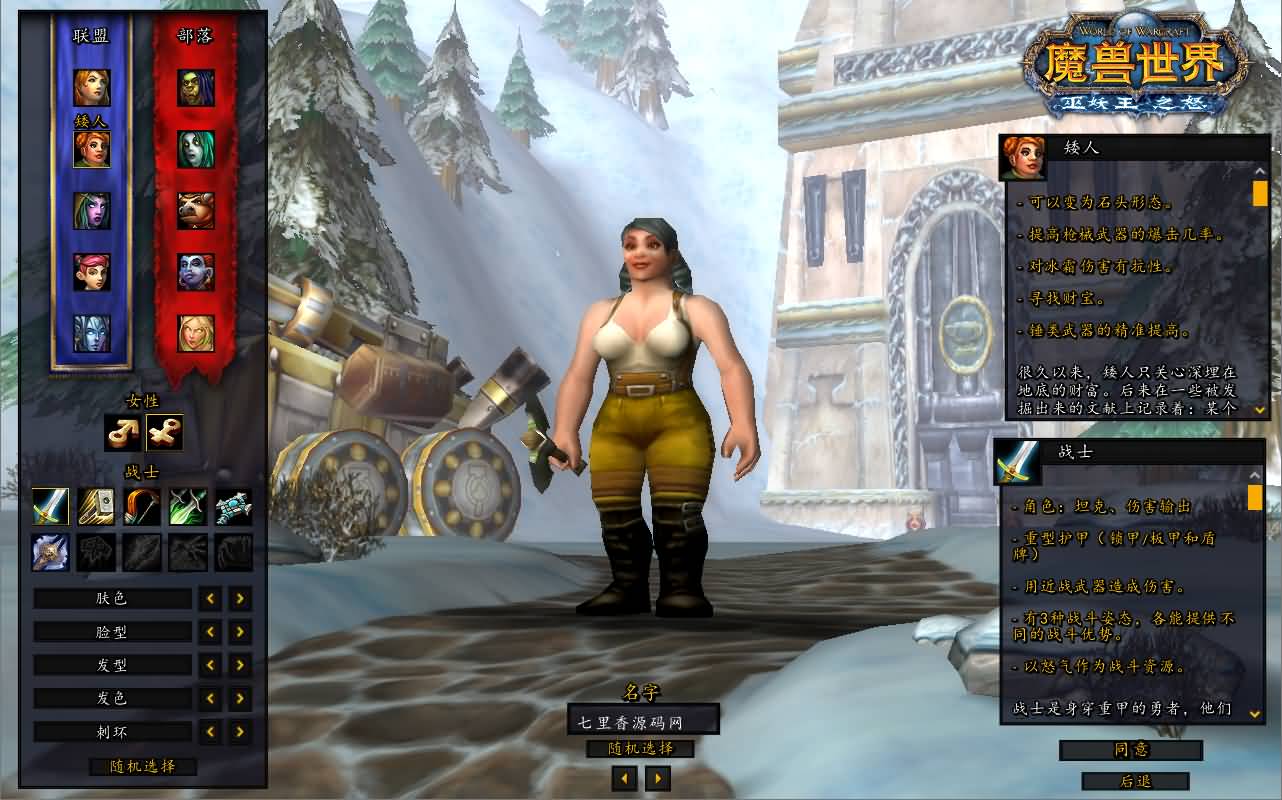Switch gender to male
The image size is (1282, 800).
tap(122, 433)
